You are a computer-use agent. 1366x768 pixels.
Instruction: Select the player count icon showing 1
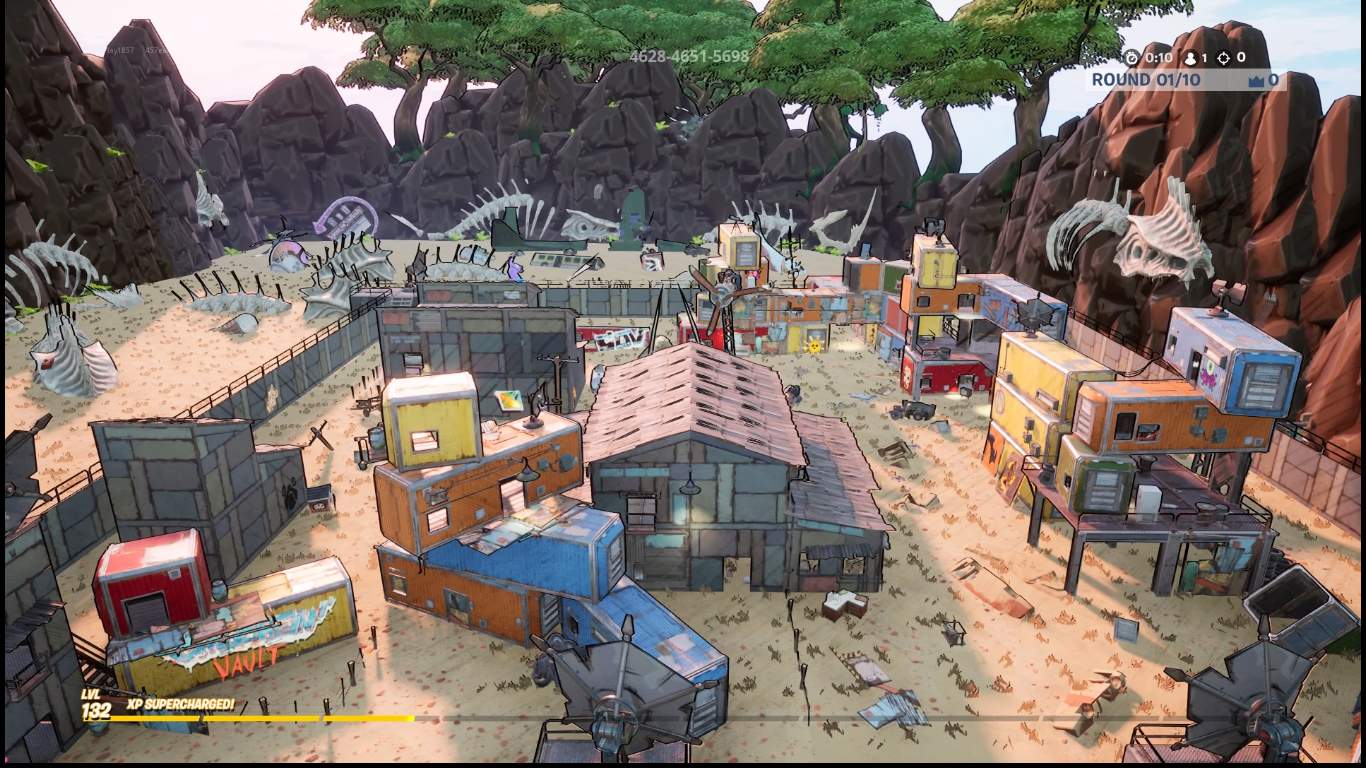(x=1190, y=58)
